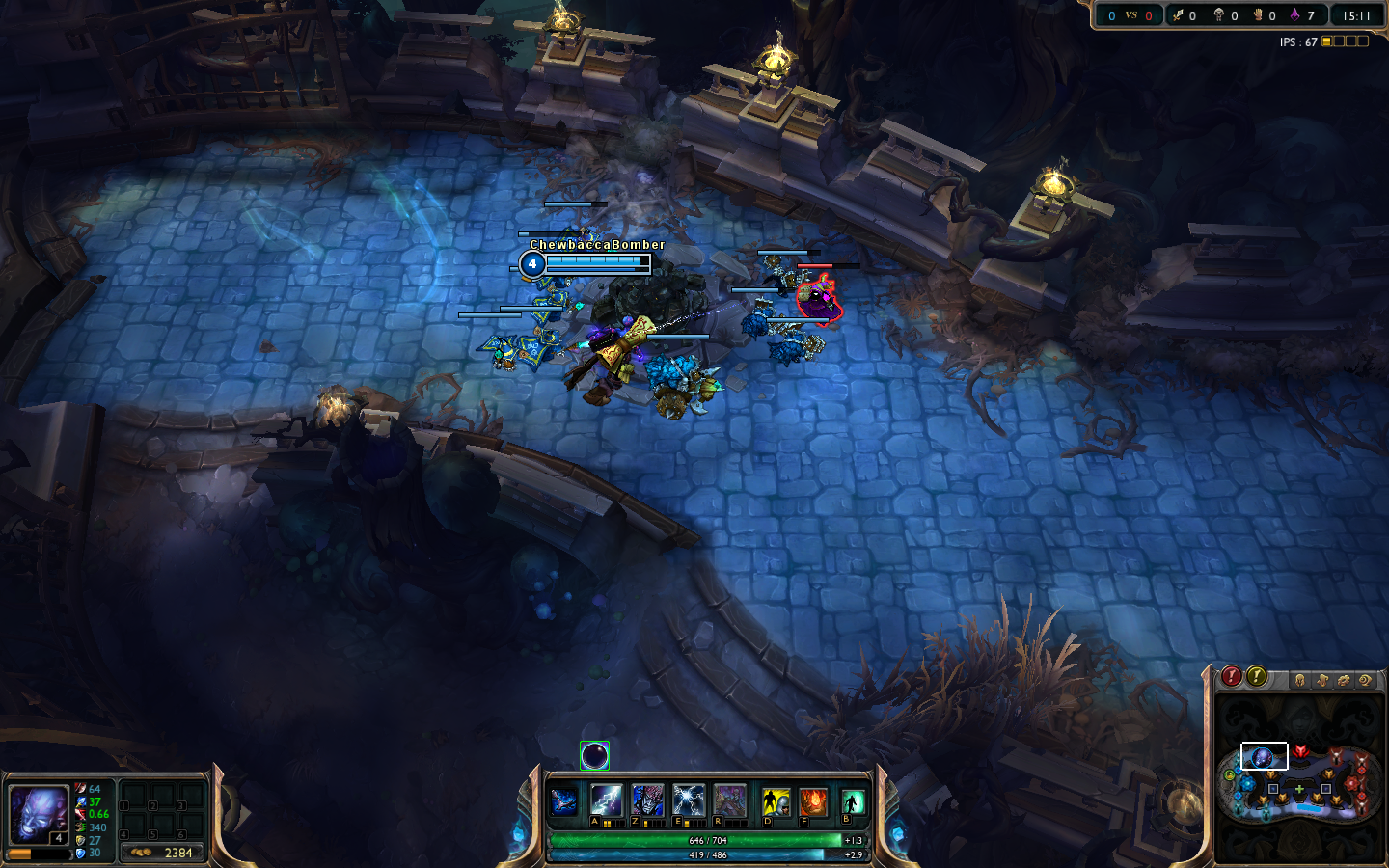Click the yellow exclamation ping button
This screenshot has width=1389, height=868.
click(x=1256, y=677)
